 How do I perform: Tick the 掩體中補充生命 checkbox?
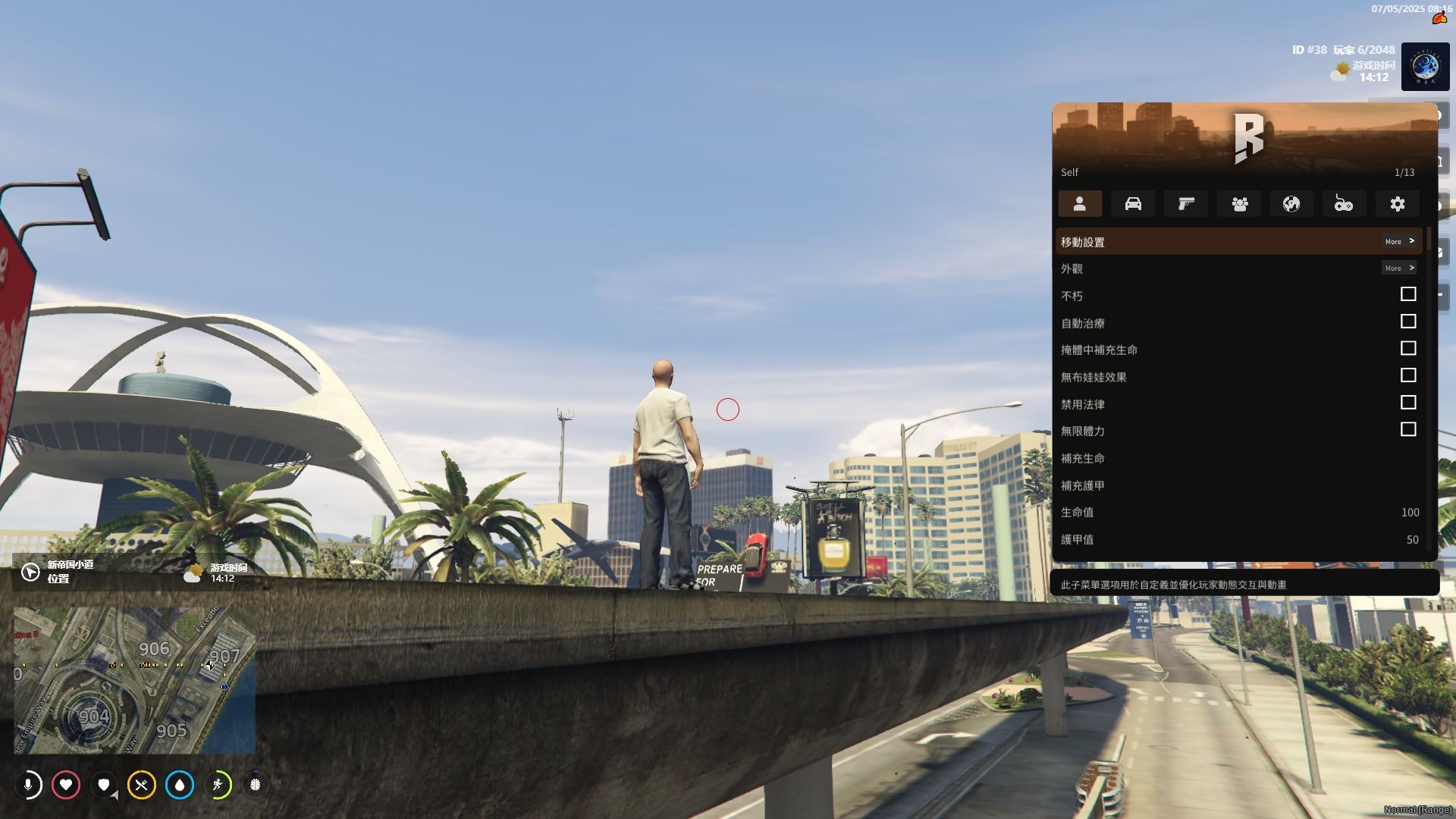pos(1407,349)
